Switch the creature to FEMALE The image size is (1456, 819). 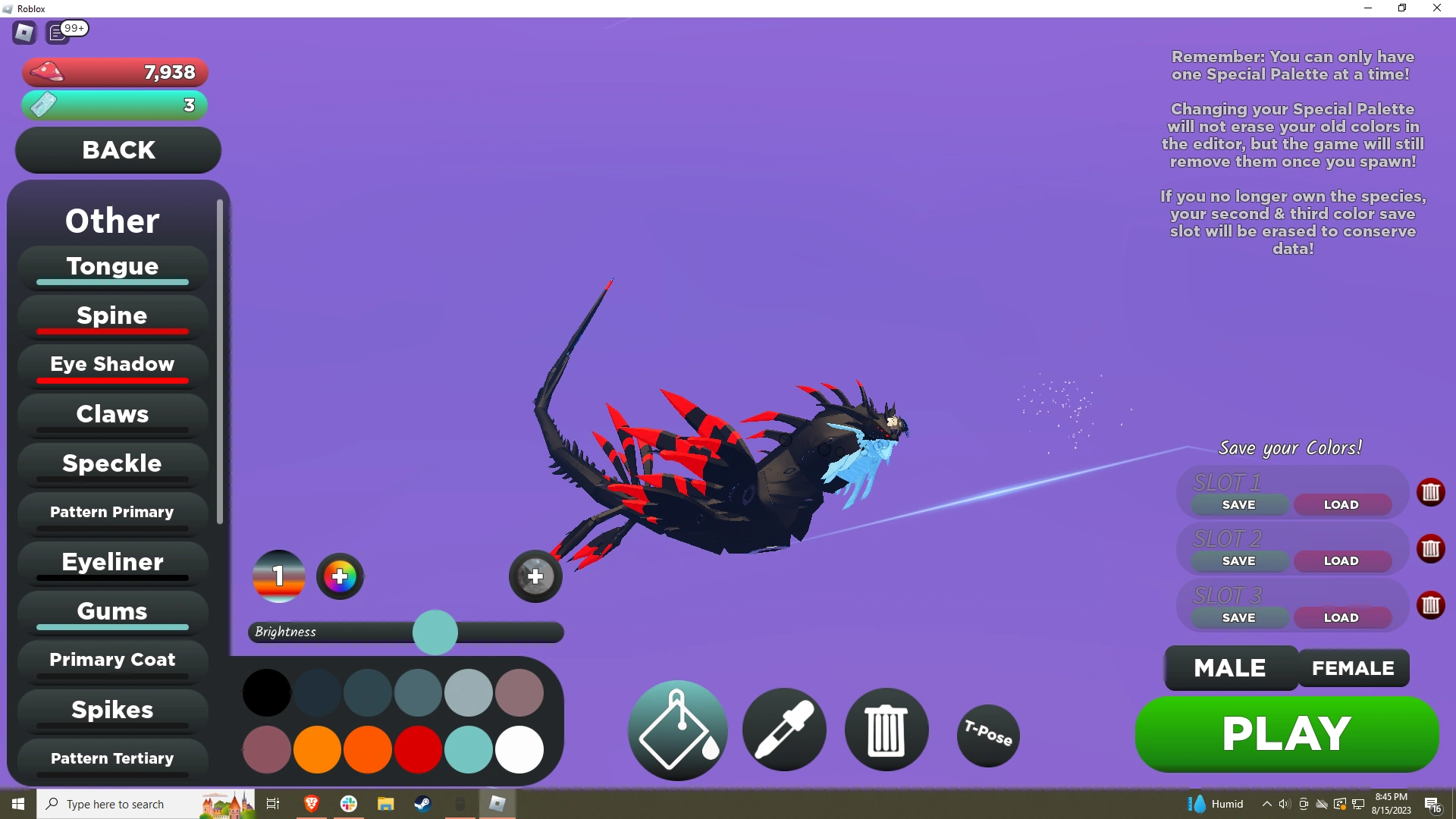tap(1352, 668)
